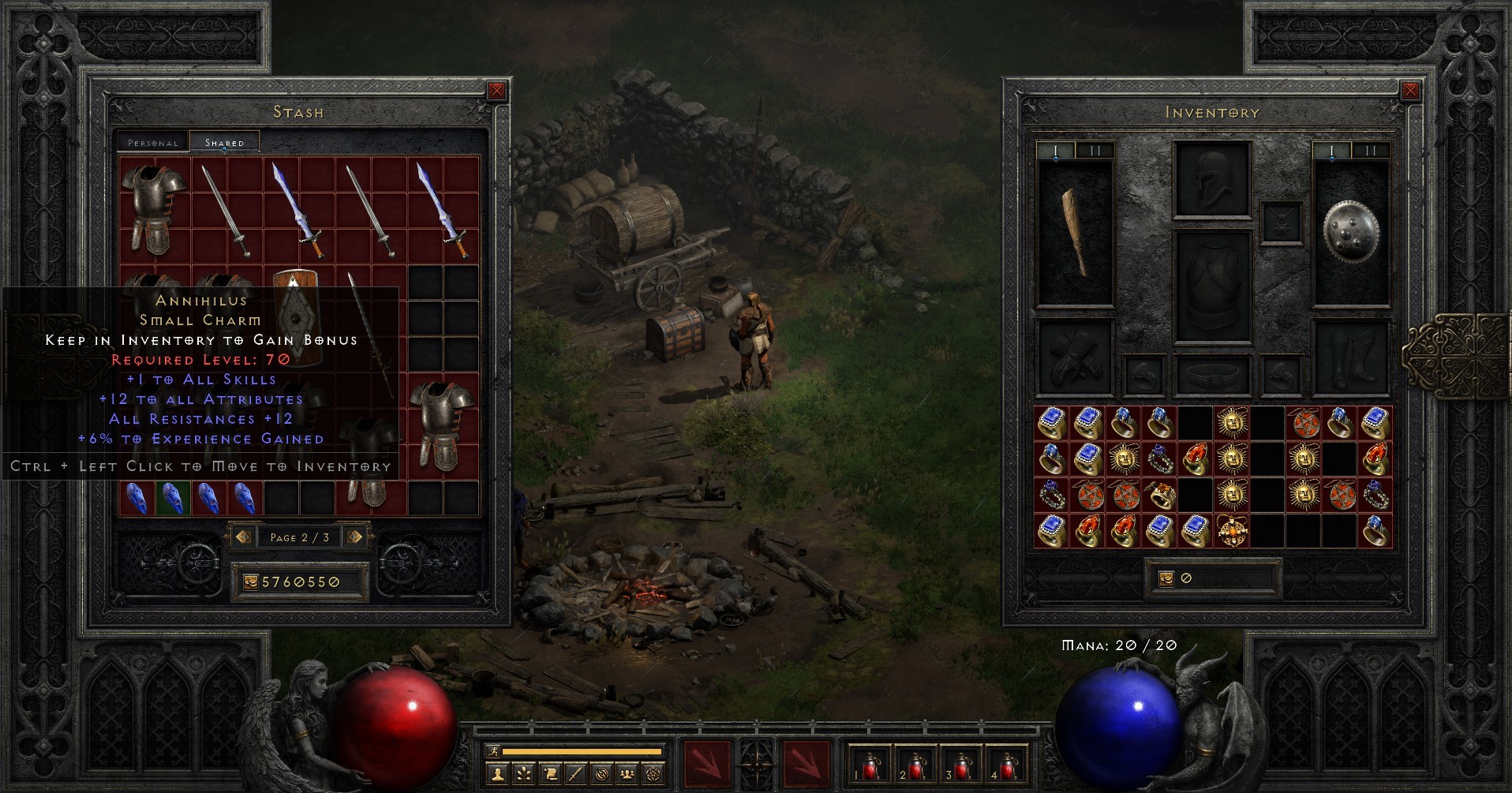Switch to the Personal stash tab
Viewport: 1512px width, 793px height.
(152, 143)
